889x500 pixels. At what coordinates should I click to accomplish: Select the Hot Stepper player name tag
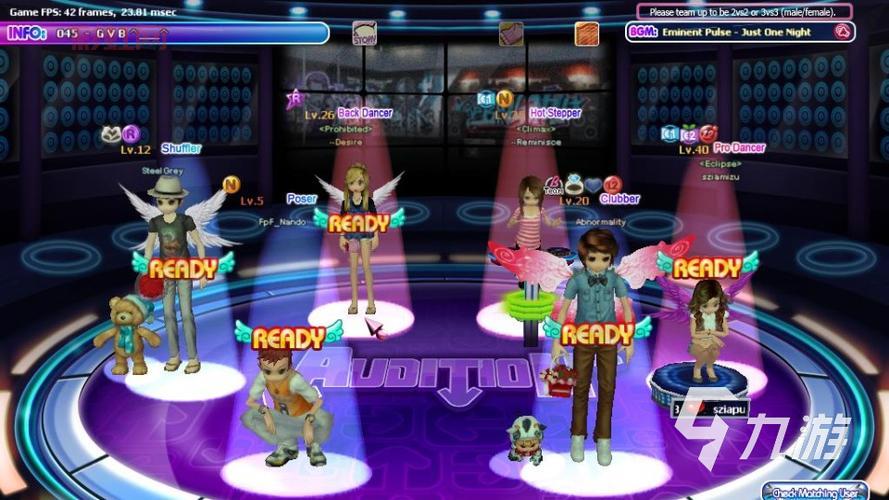click(555, 114)
